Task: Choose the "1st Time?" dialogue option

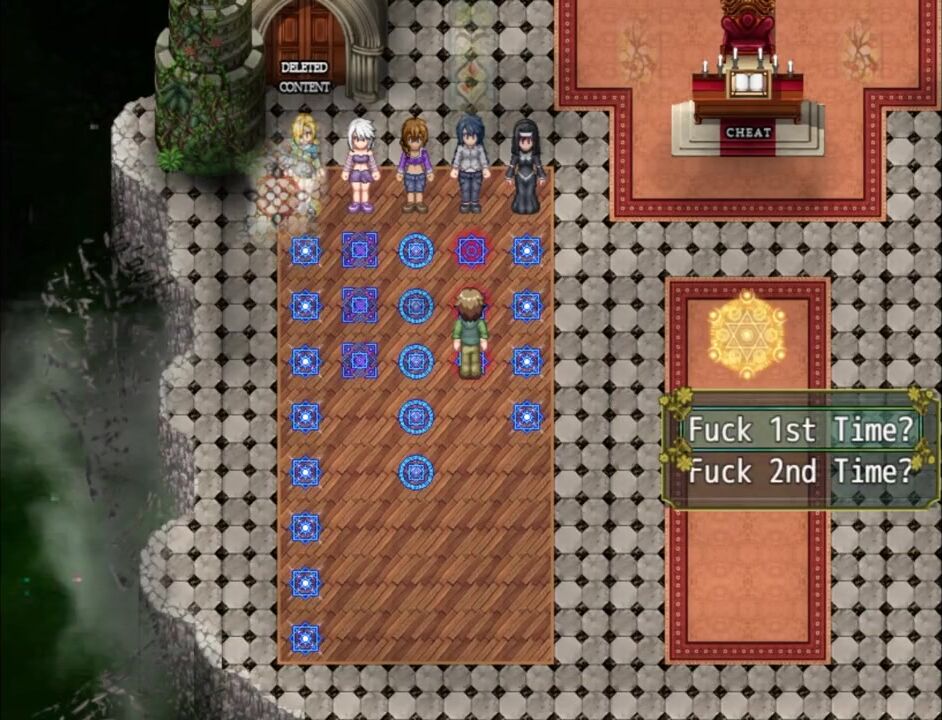Action: (801, 430)
